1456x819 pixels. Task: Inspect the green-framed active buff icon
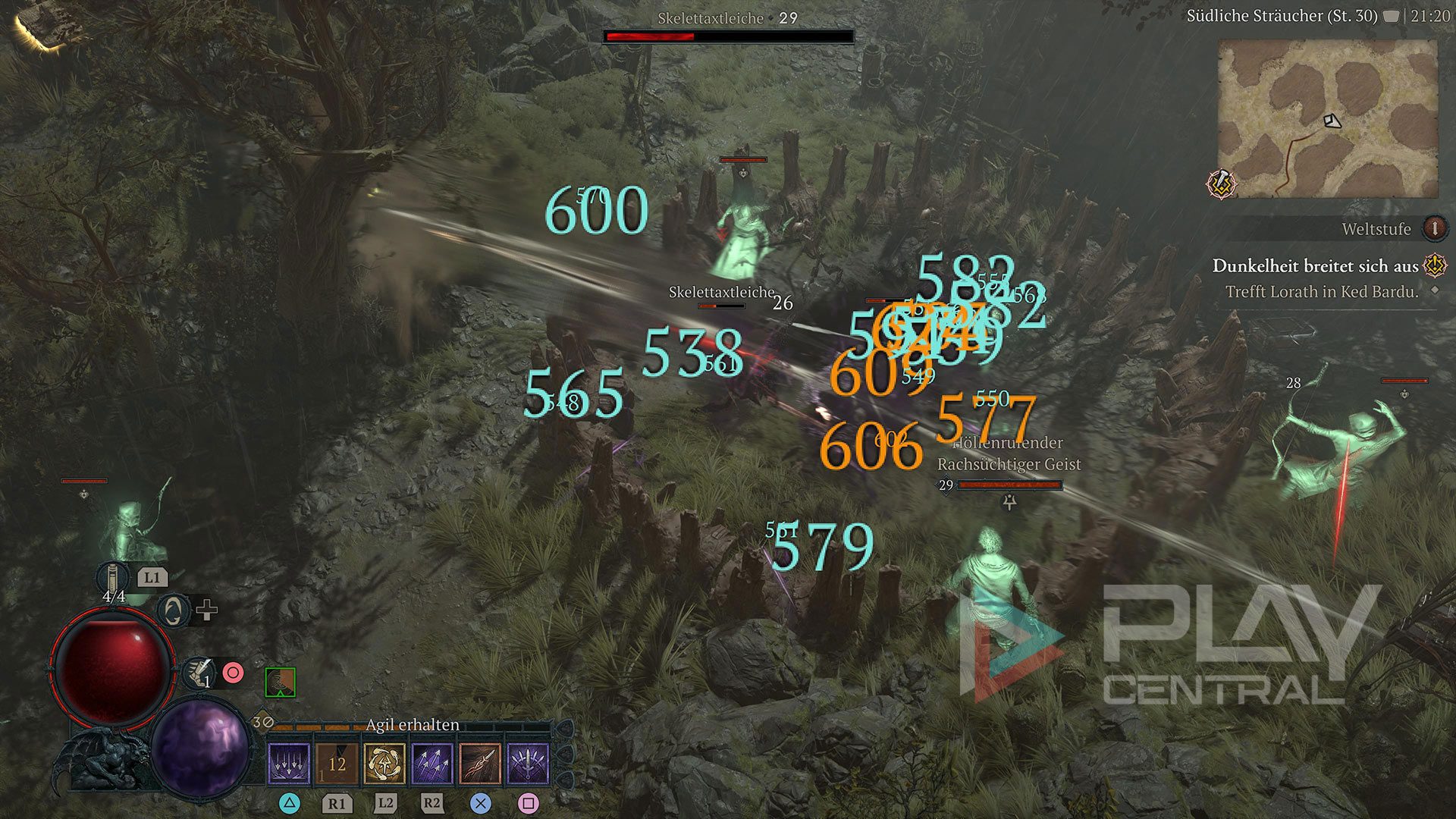point(280,682)
